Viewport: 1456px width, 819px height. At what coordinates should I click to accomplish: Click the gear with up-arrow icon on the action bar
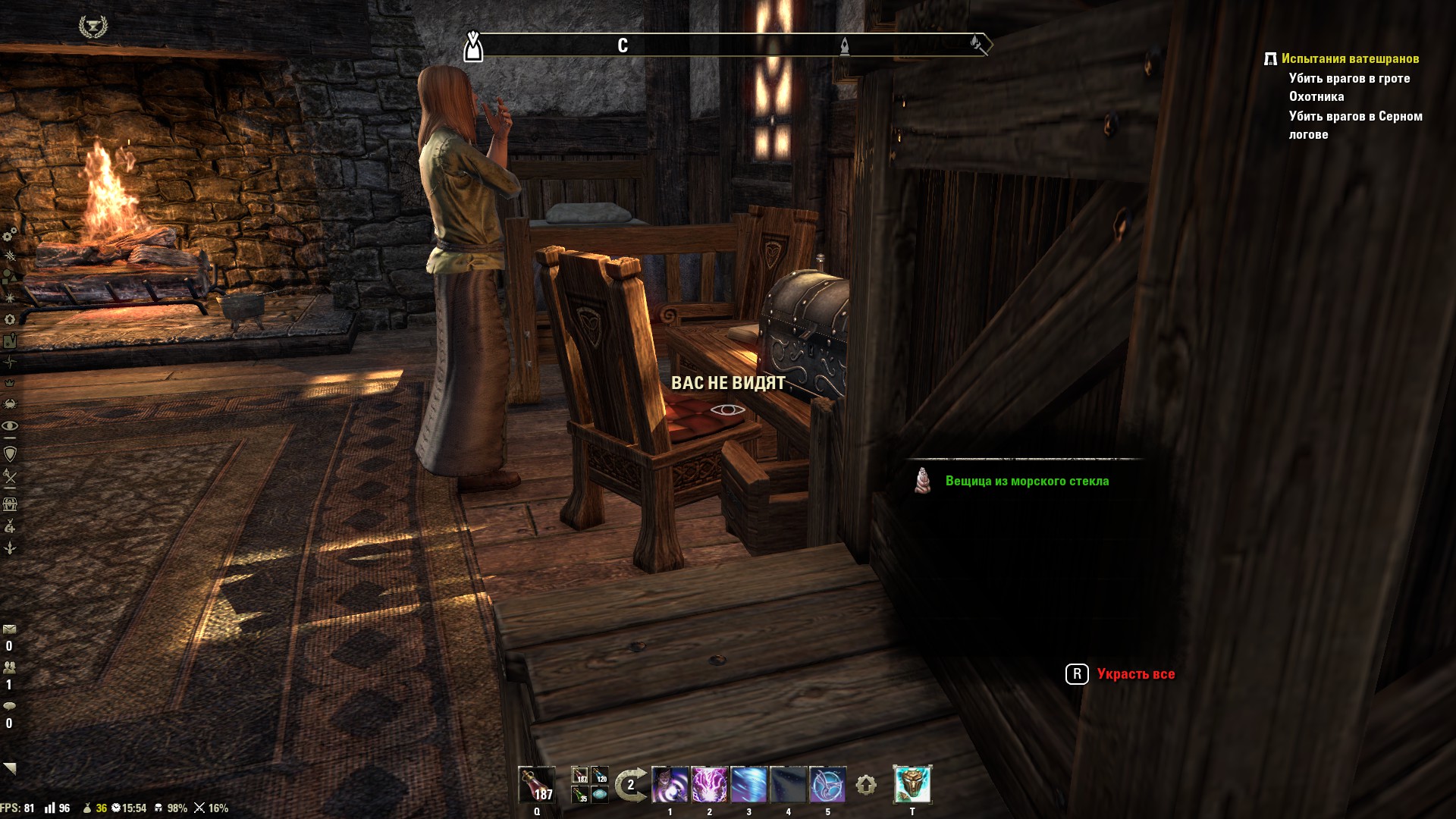[866, 785]
